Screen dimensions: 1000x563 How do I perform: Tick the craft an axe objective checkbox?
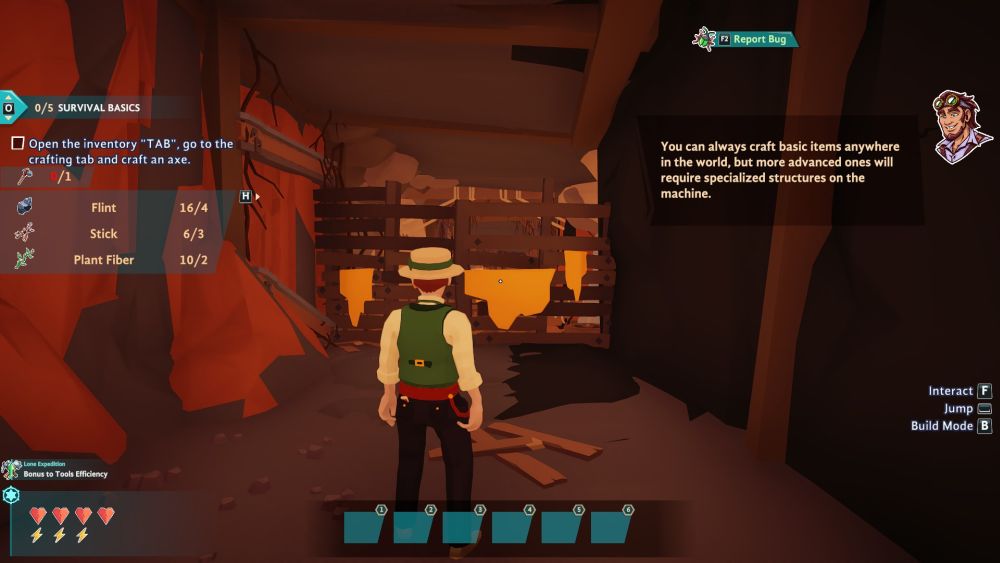(17, 144)
